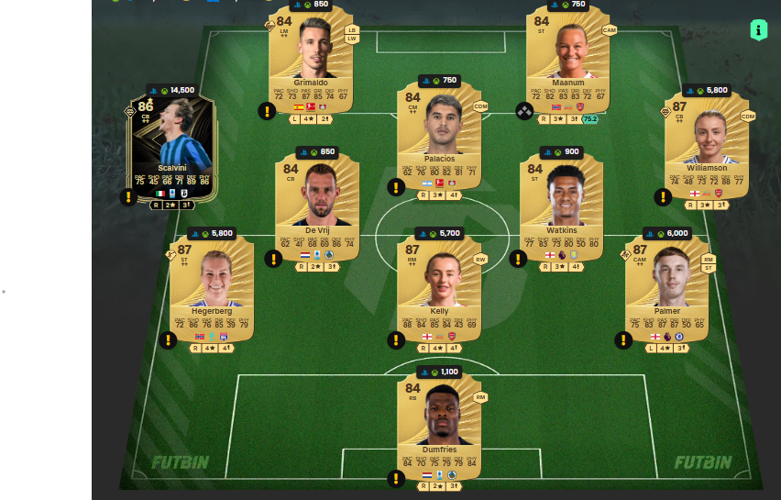Select the Palacios player card
The width and height of the screenshot is (781, 500).
click(439, 140)
